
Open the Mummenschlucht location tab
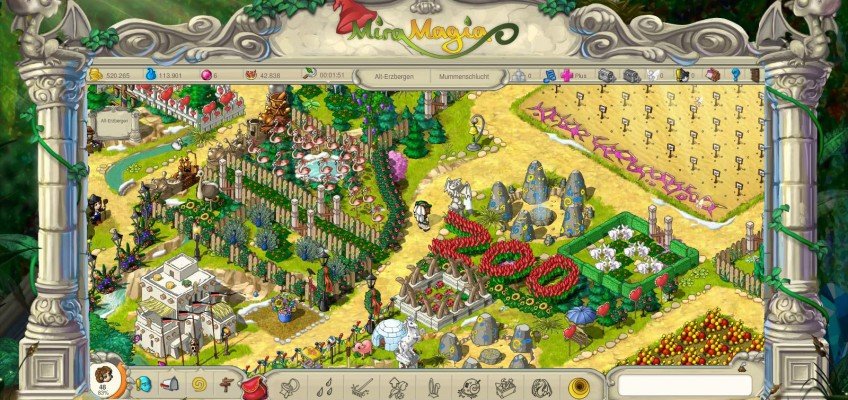coord(461,75)
